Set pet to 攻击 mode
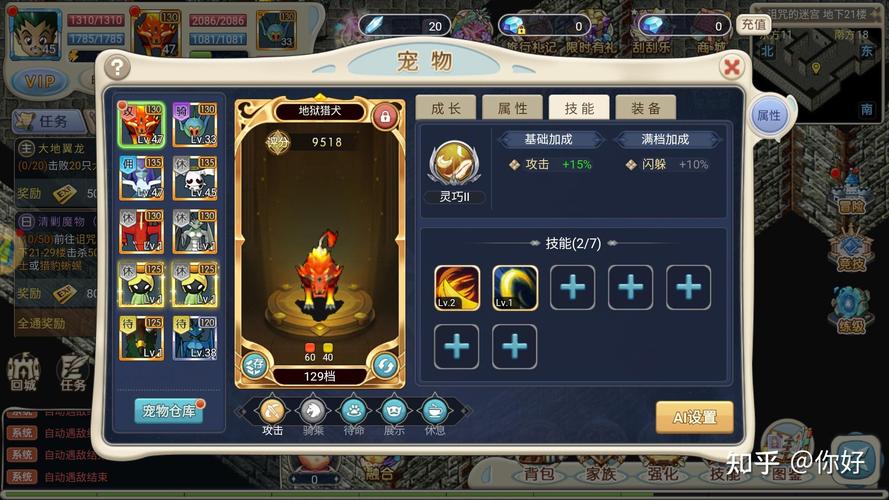This screenshot has height=500, width=889. (x=272, y=410)
